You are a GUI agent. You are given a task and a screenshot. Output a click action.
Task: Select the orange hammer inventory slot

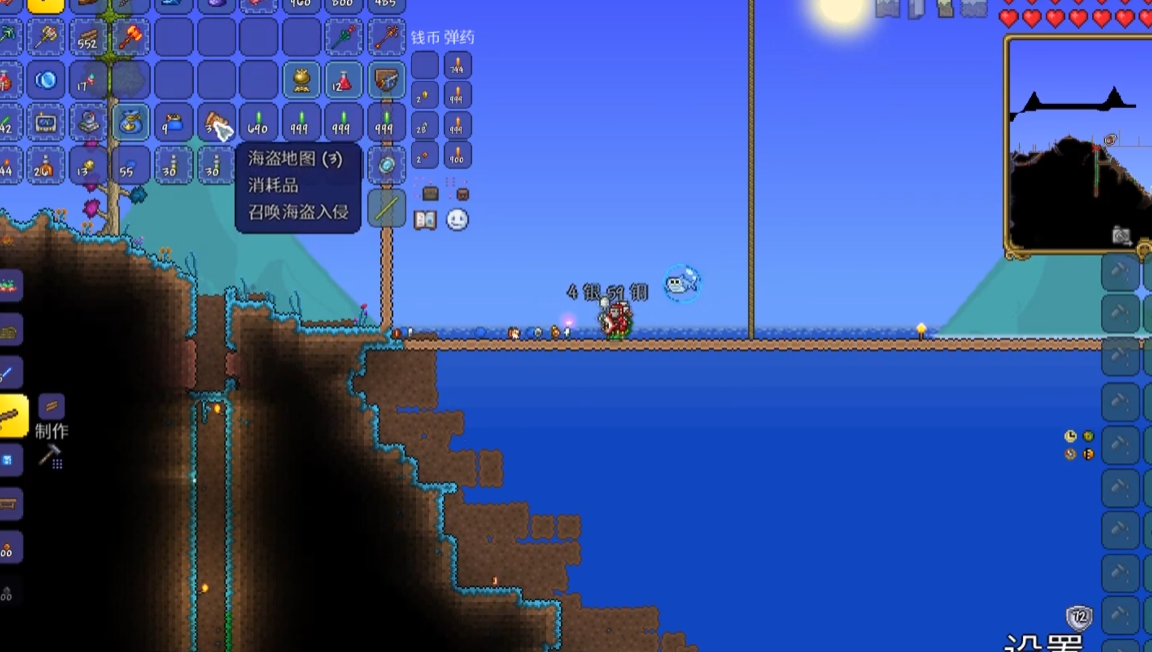(x=130, y=37)
